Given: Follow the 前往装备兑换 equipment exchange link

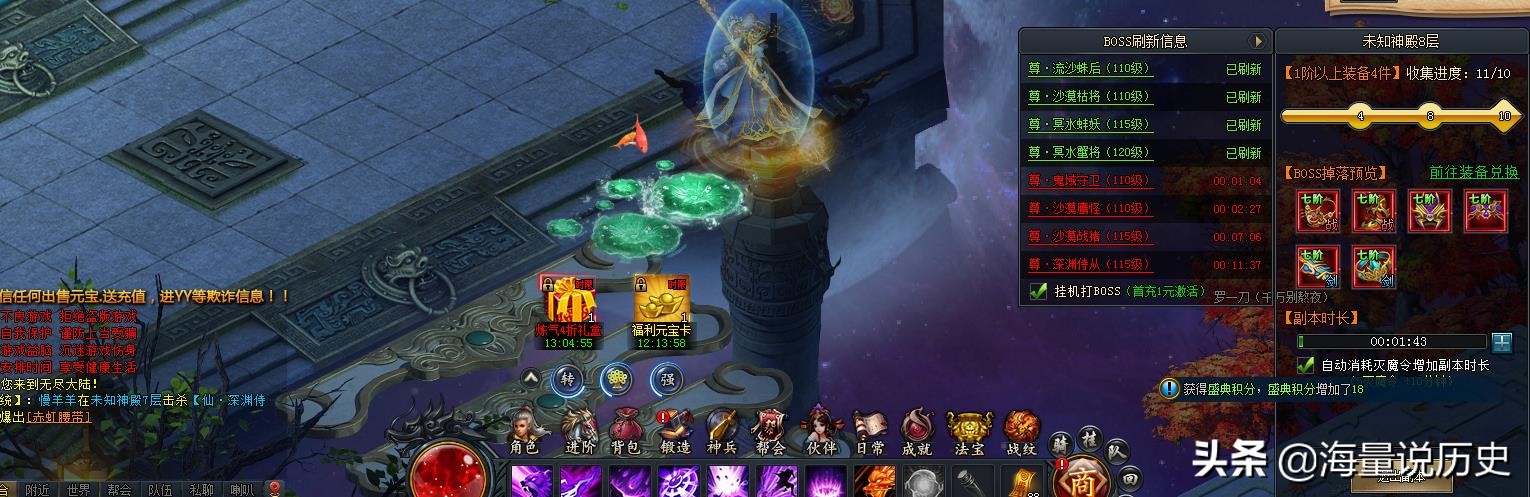Looking at the screenshot, I should [1473, 172].
